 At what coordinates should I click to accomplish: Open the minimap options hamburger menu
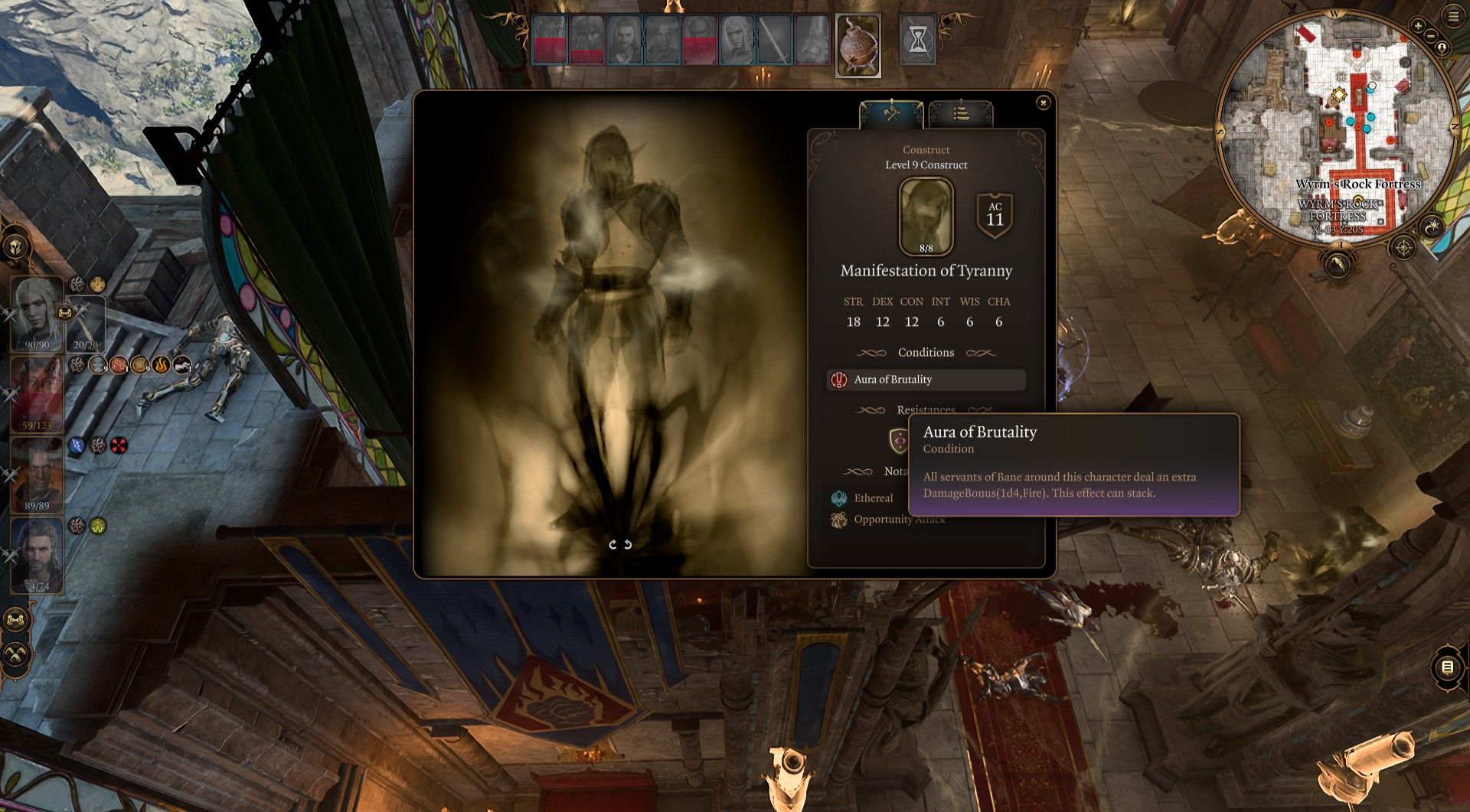pyautogui.click(x=1452, y=16)
